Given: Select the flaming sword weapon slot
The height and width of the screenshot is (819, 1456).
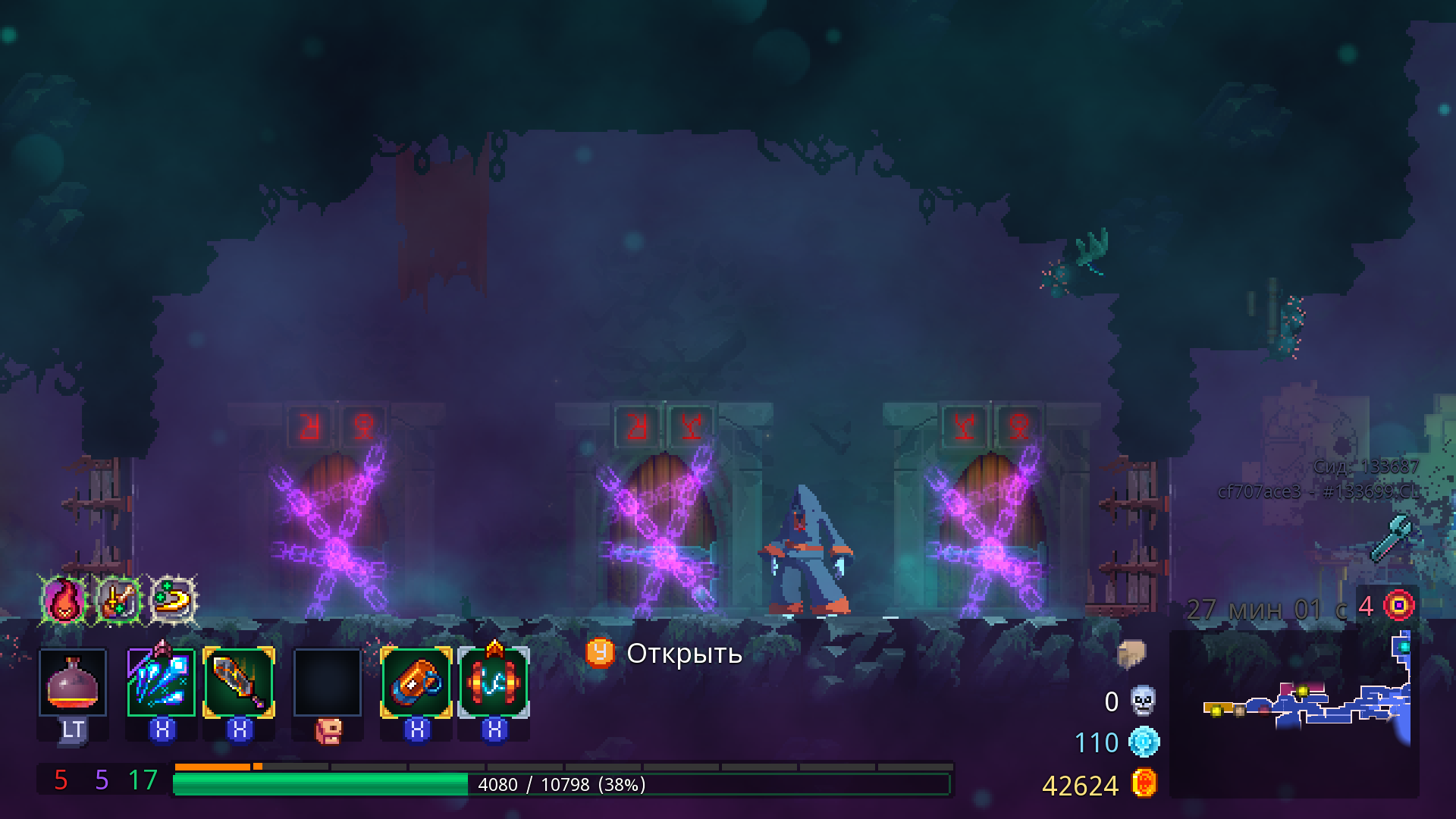Looking at the screenshot, I should [x=238, y=682].
